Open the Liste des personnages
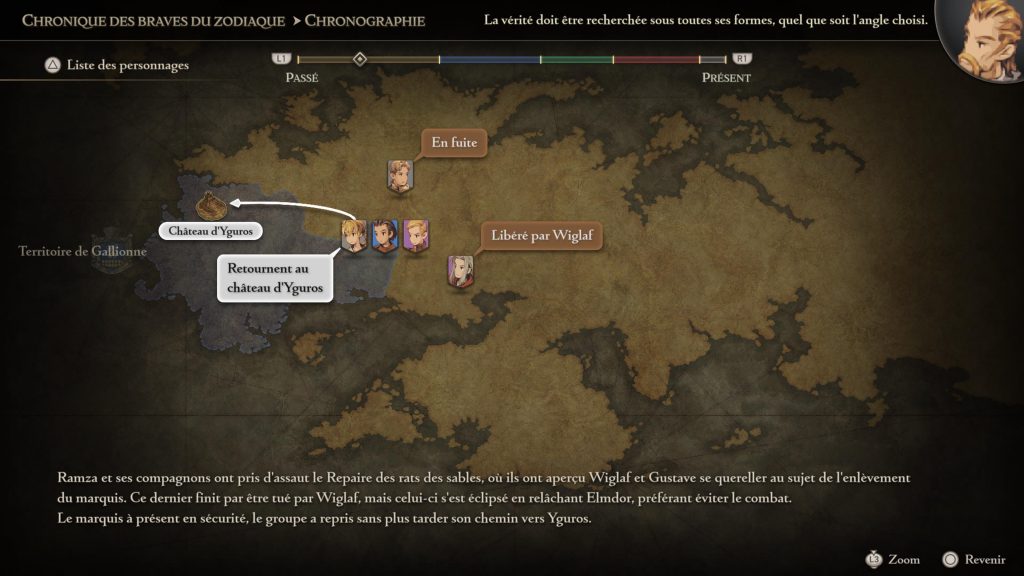Viewport: 1024px width, 576px height. coord(116,66)
